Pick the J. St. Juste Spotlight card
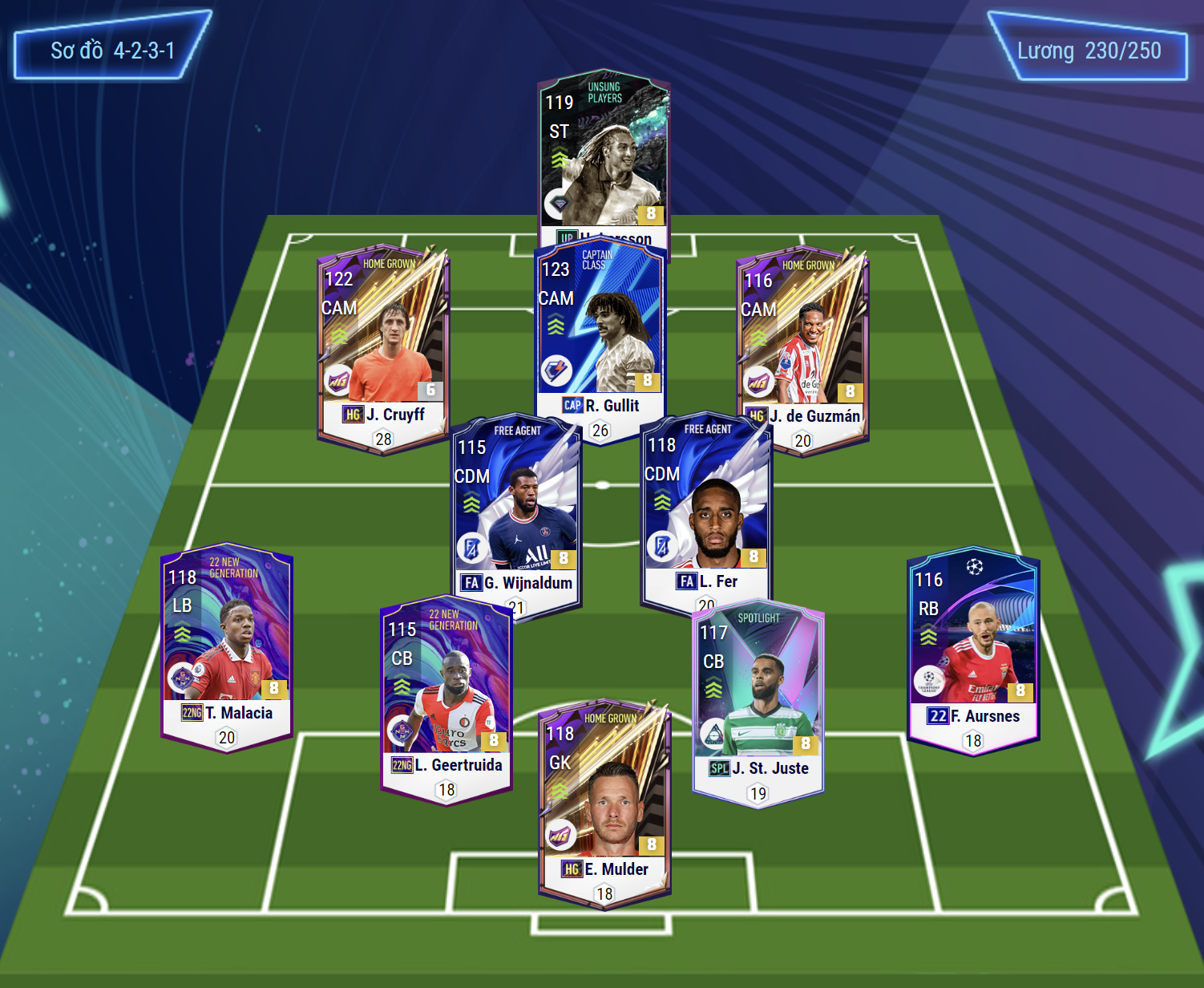 tap(758, 698)
